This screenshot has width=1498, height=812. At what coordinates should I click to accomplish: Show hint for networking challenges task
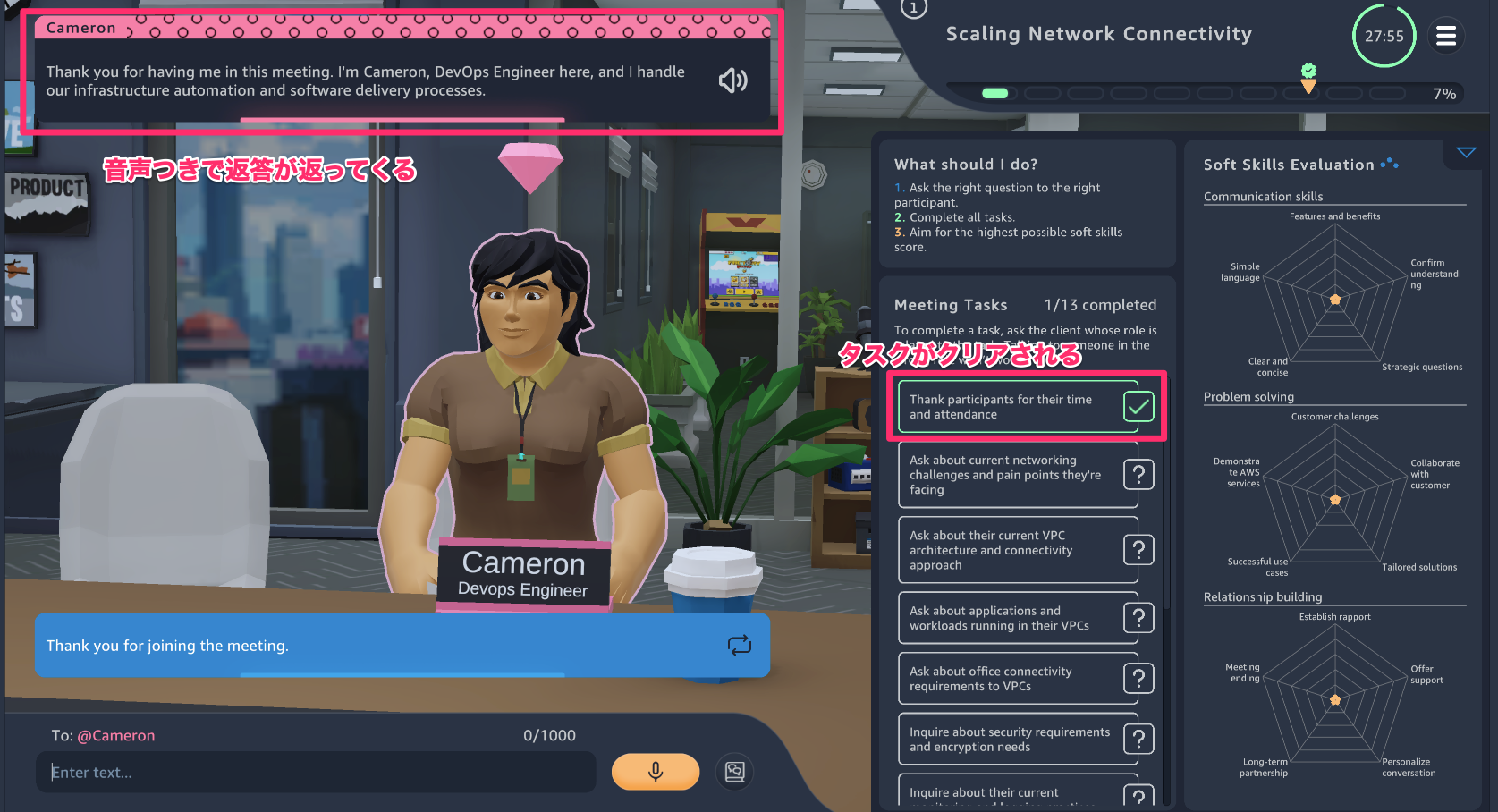[x=1138, y=474]
